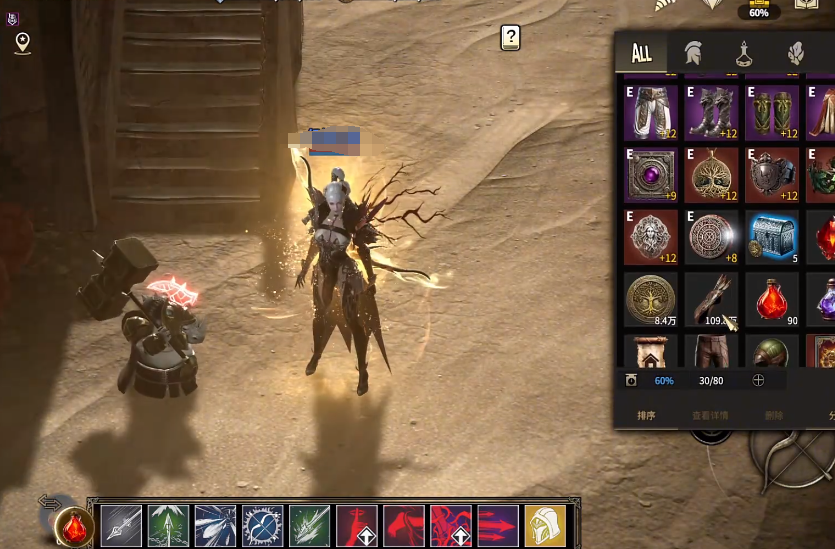This screenshot has width=835, height=549.
Task: Activate the circular bow skill icon
Action: [262, 525]
